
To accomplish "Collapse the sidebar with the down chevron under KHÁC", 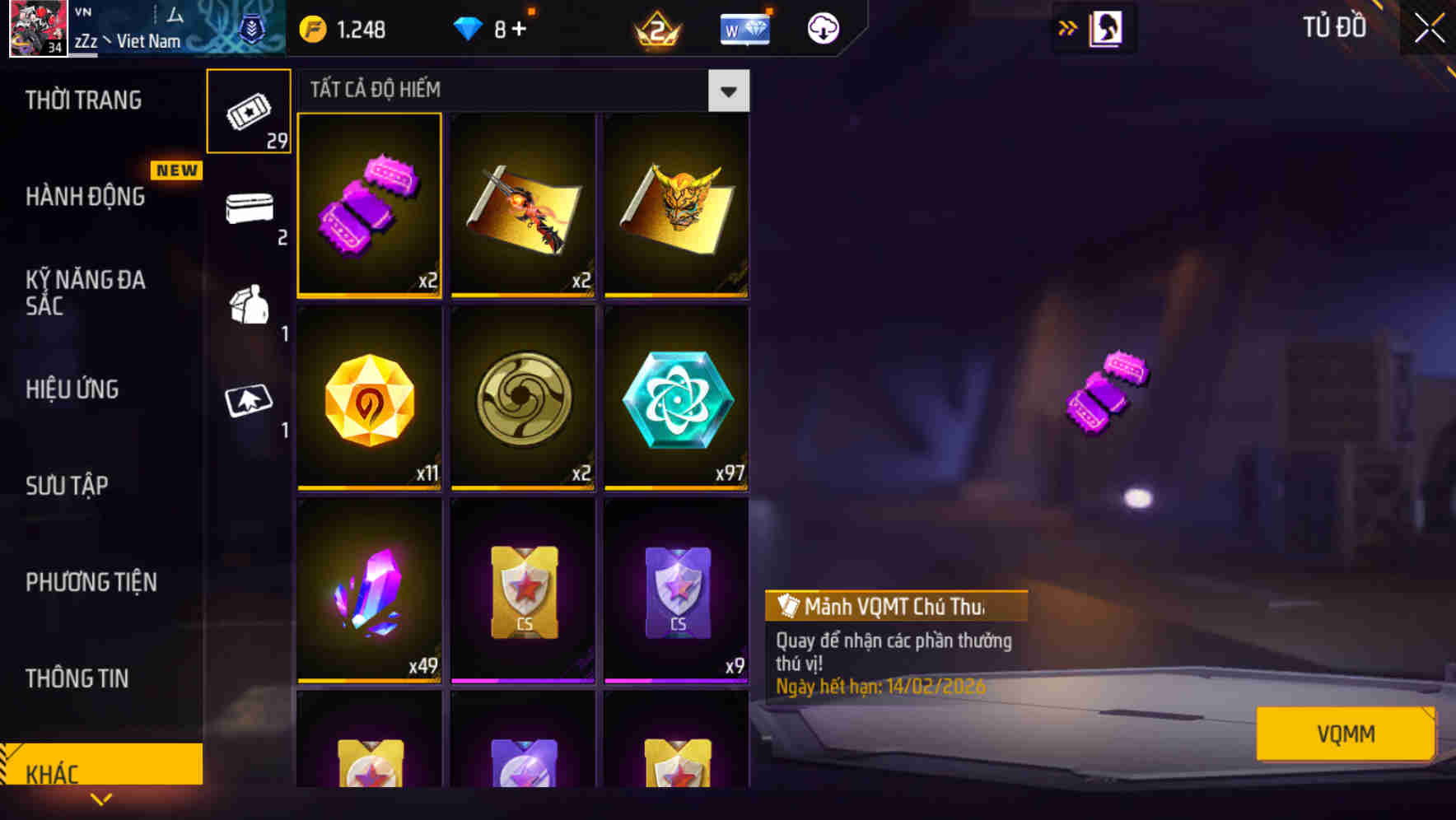I will point(102,799).
